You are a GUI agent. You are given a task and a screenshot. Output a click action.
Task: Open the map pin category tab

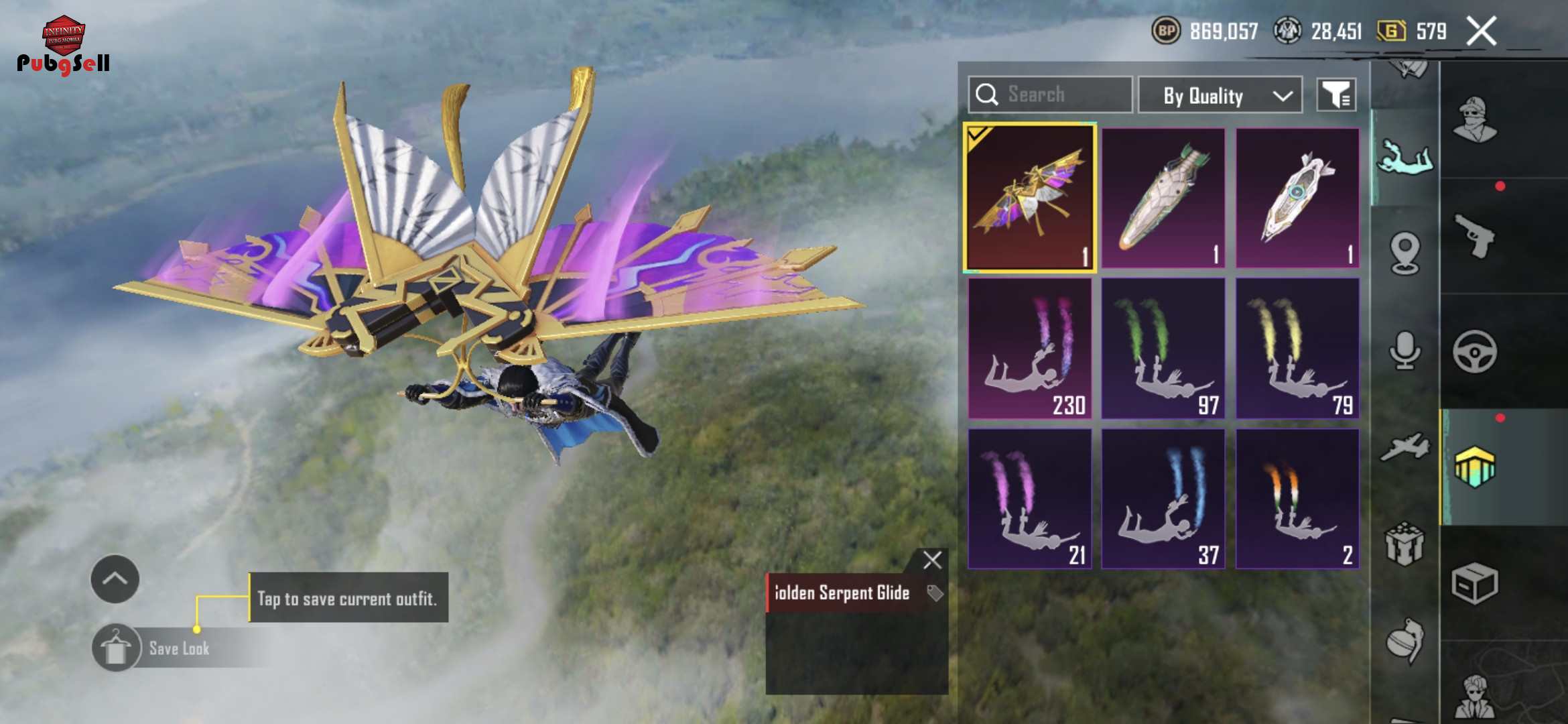[1404, 253]
